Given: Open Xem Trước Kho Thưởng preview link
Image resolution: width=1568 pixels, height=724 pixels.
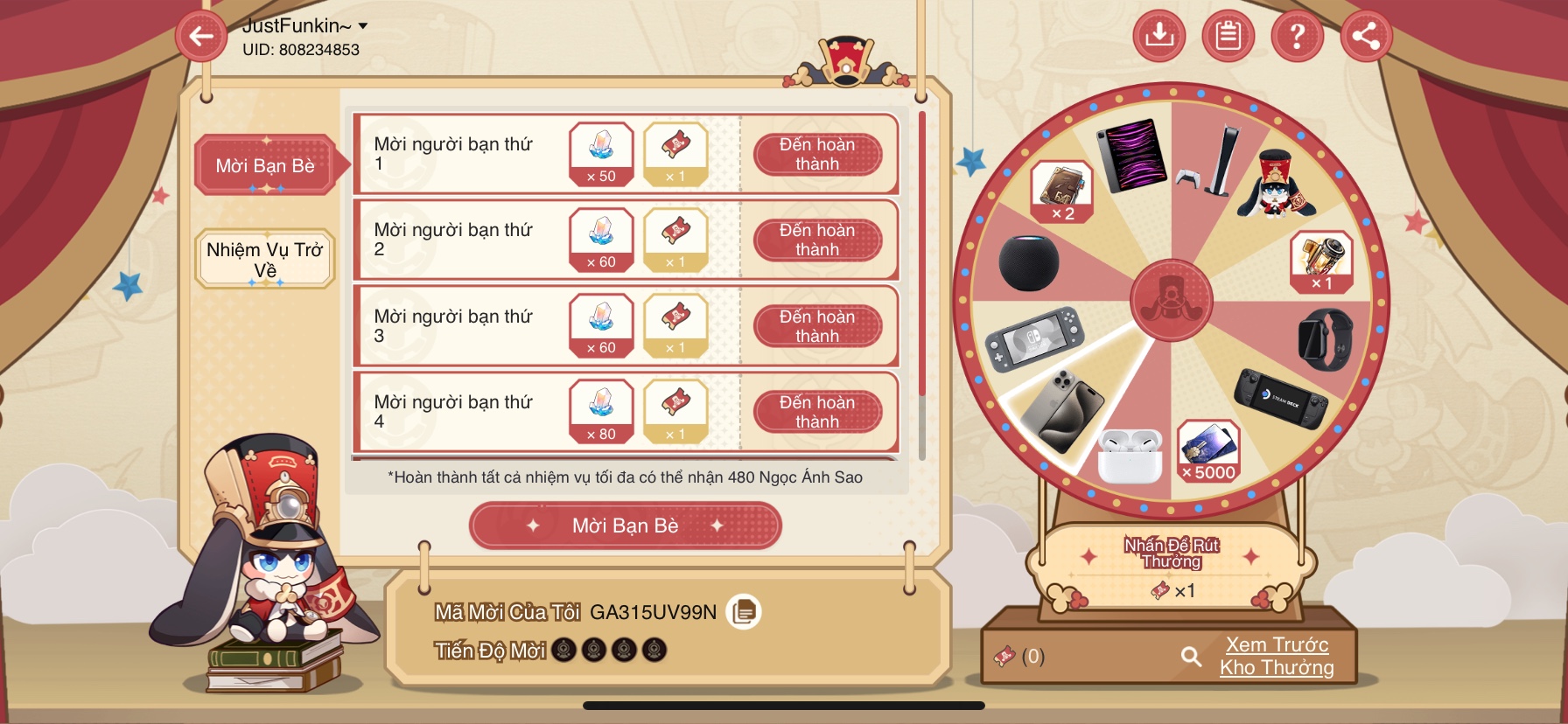Looking at the screenshot, I should [1276, 656].
